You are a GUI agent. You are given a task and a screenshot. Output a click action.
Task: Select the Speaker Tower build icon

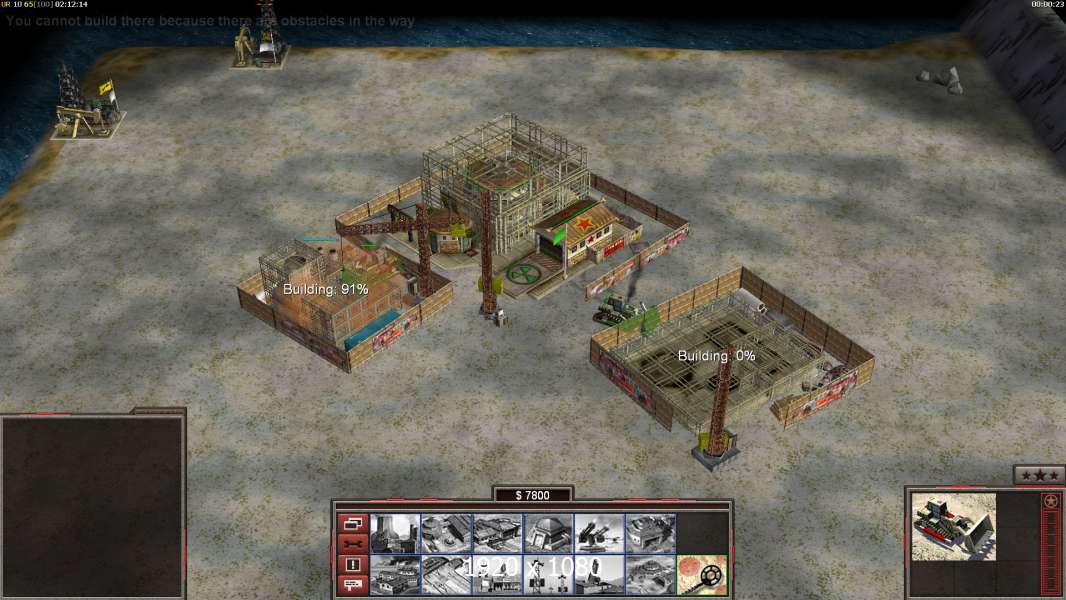point(548,575)
